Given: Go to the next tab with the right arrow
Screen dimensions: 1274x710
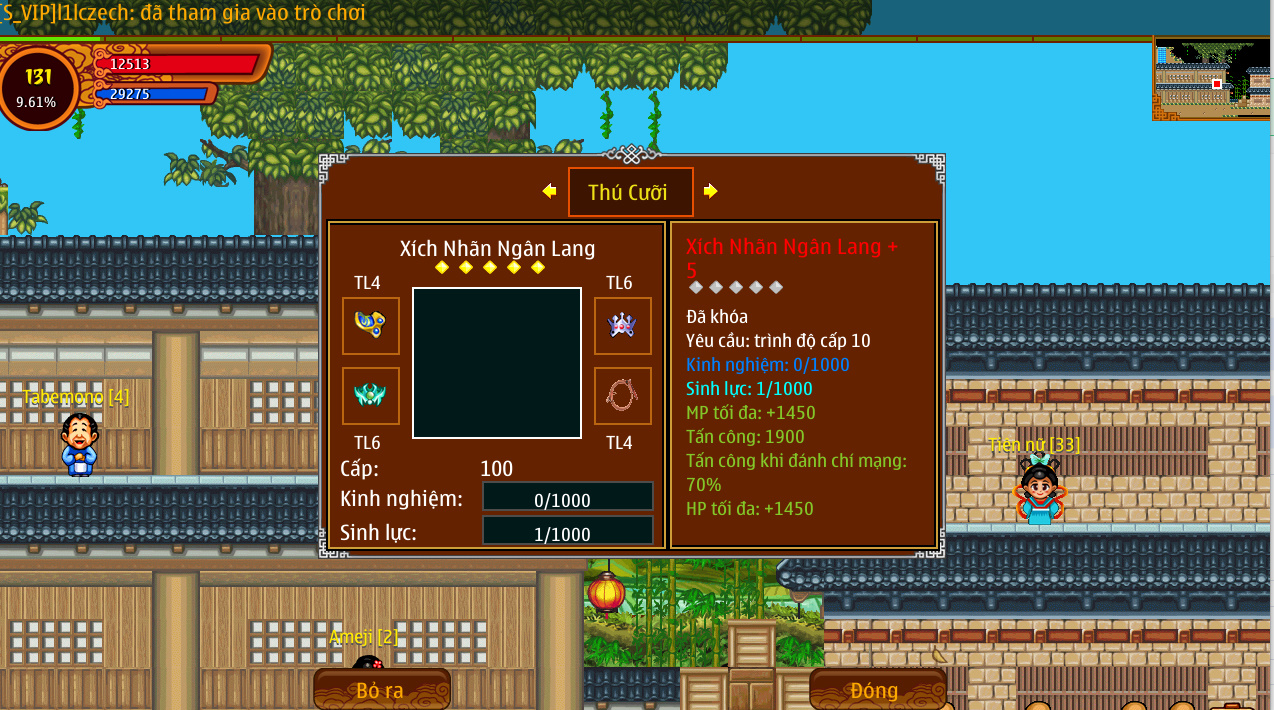Looking at the screenshot, I should coord(710,191).
